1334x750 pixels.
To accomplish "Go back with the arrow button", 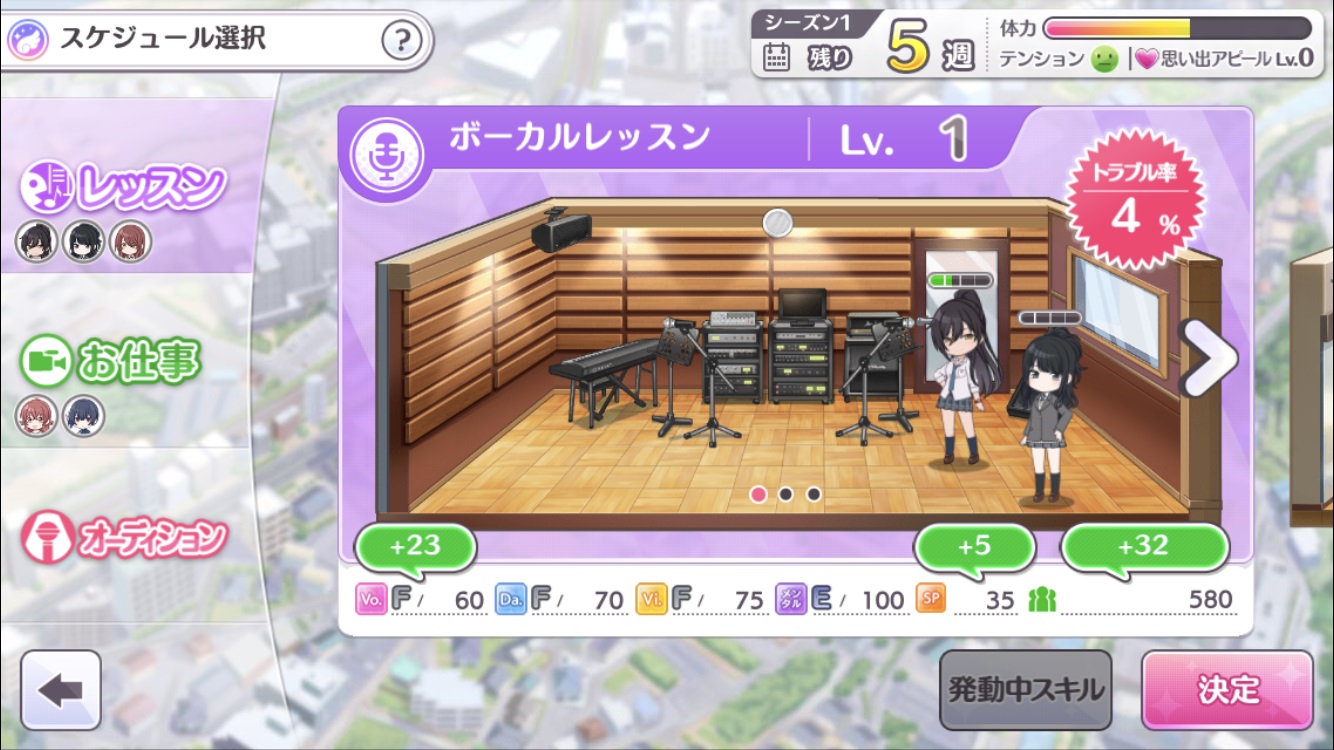I will click(x=61, y=690).
